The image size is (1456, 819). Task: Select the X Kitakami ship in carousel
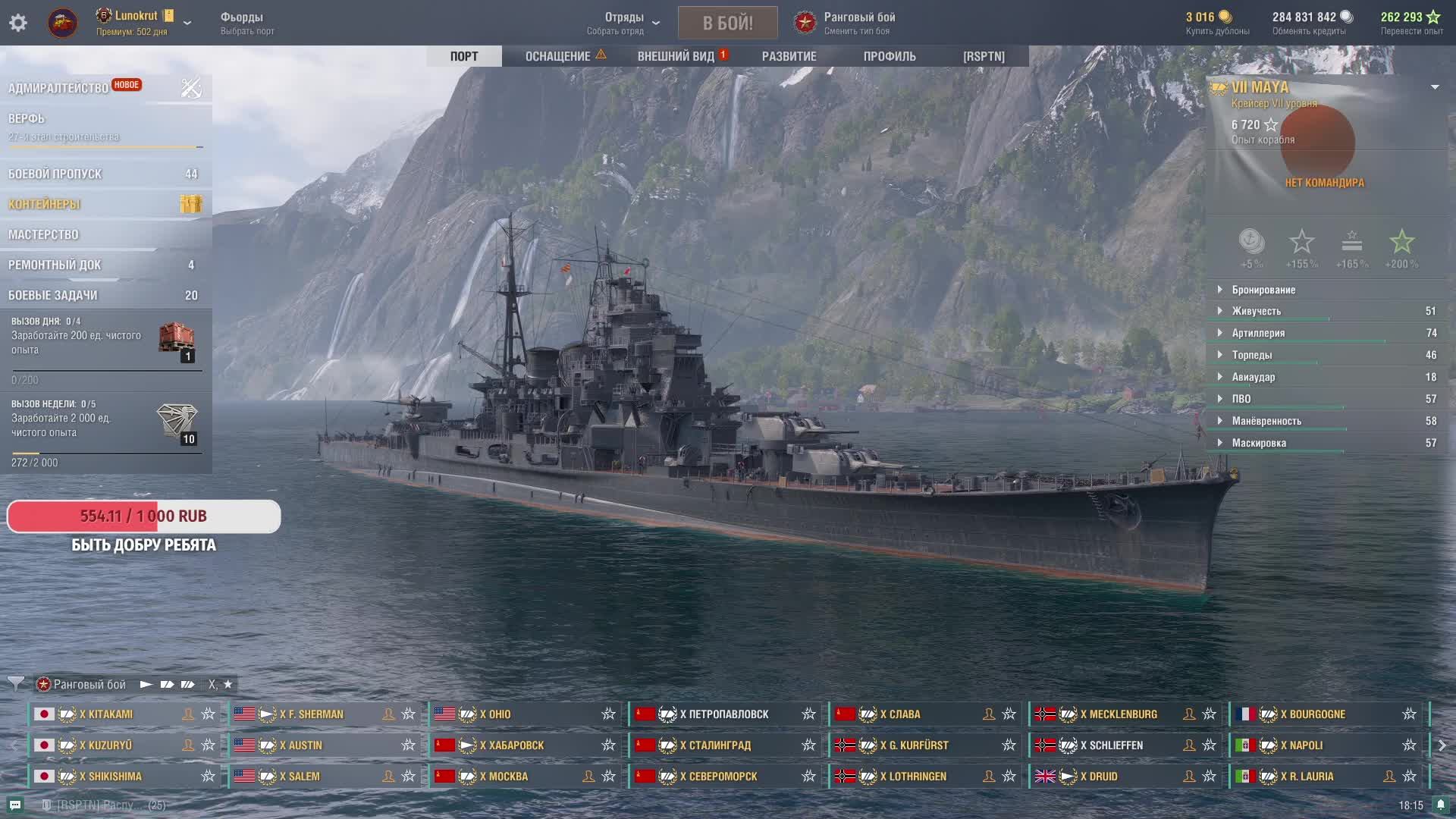[106, 714]
